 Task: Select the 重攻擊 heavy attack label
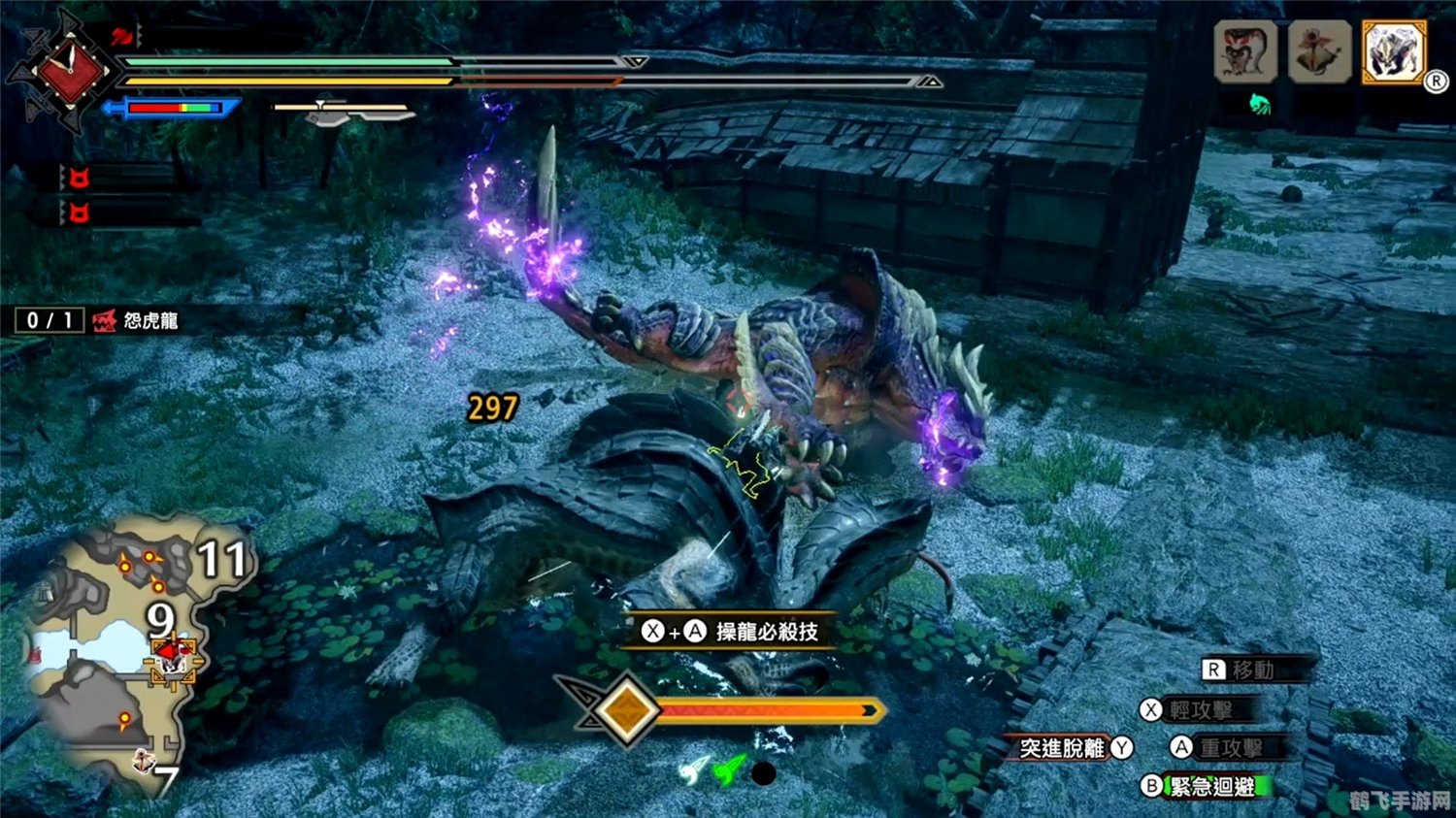point(1231,747)
